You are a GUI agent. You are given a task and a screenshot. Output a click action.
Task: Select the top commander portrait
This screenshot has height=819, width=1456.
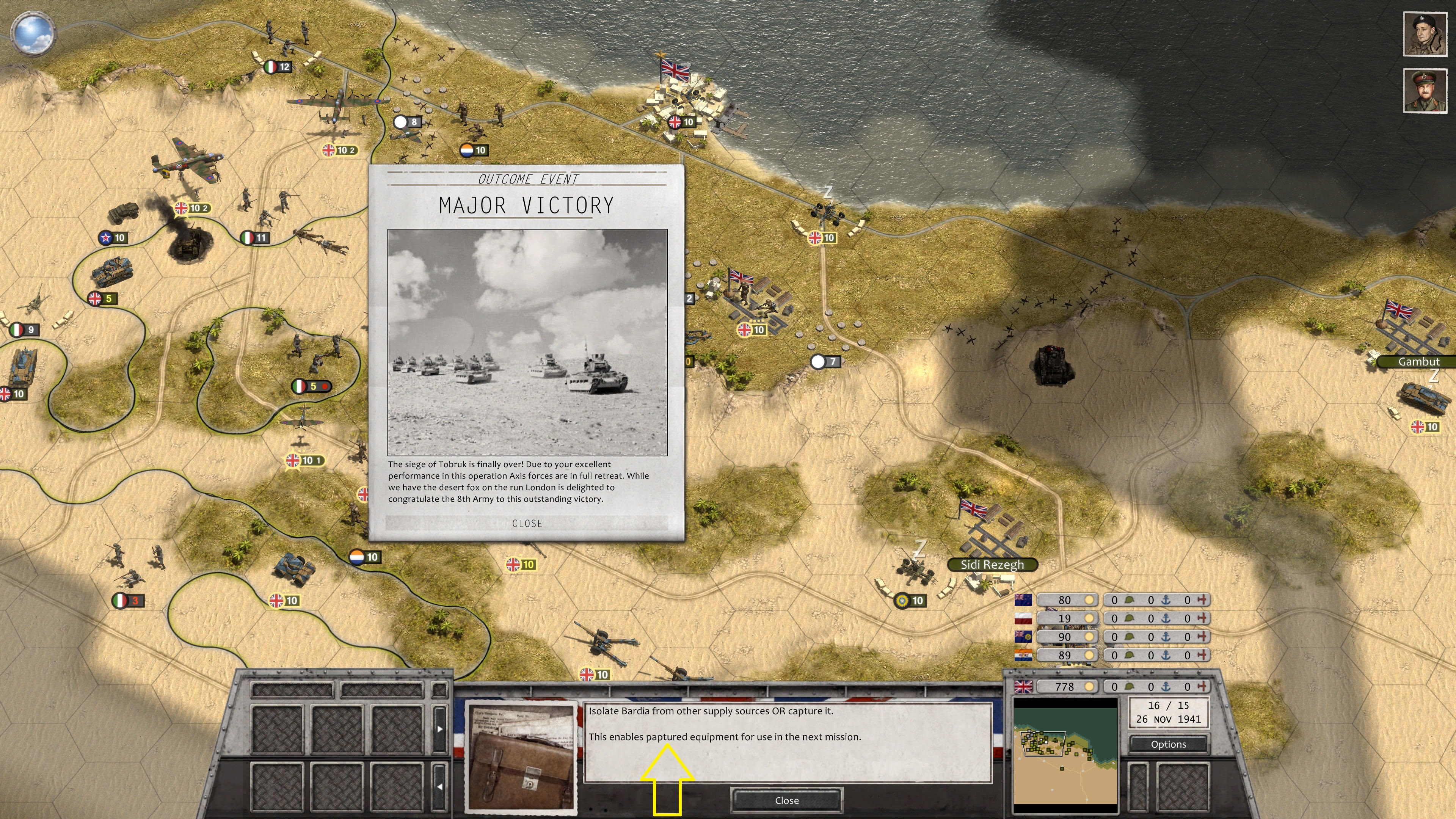[1424, 35]
